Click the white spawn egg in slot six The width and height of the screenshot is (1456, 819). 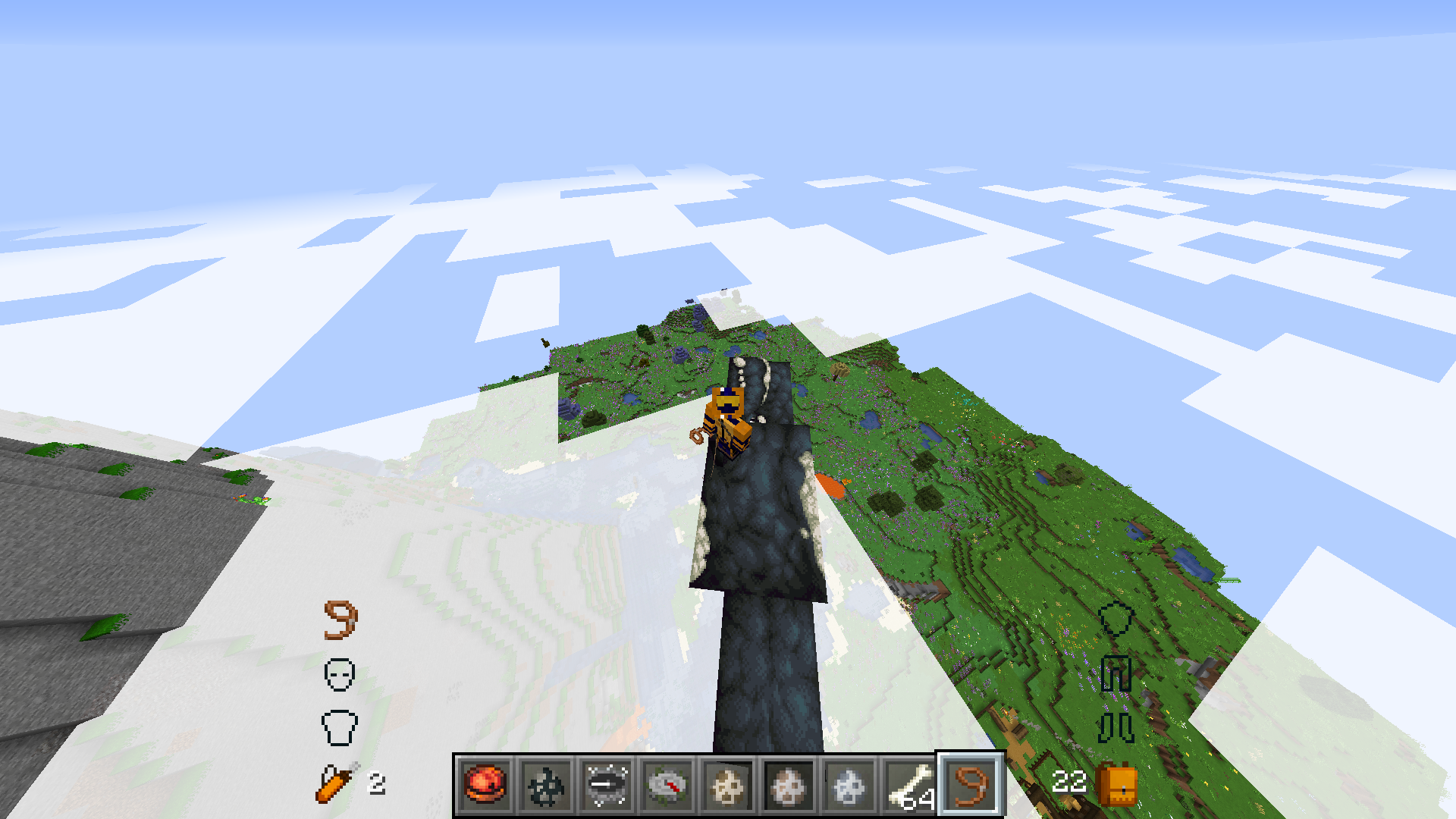[x=789, y=785]
